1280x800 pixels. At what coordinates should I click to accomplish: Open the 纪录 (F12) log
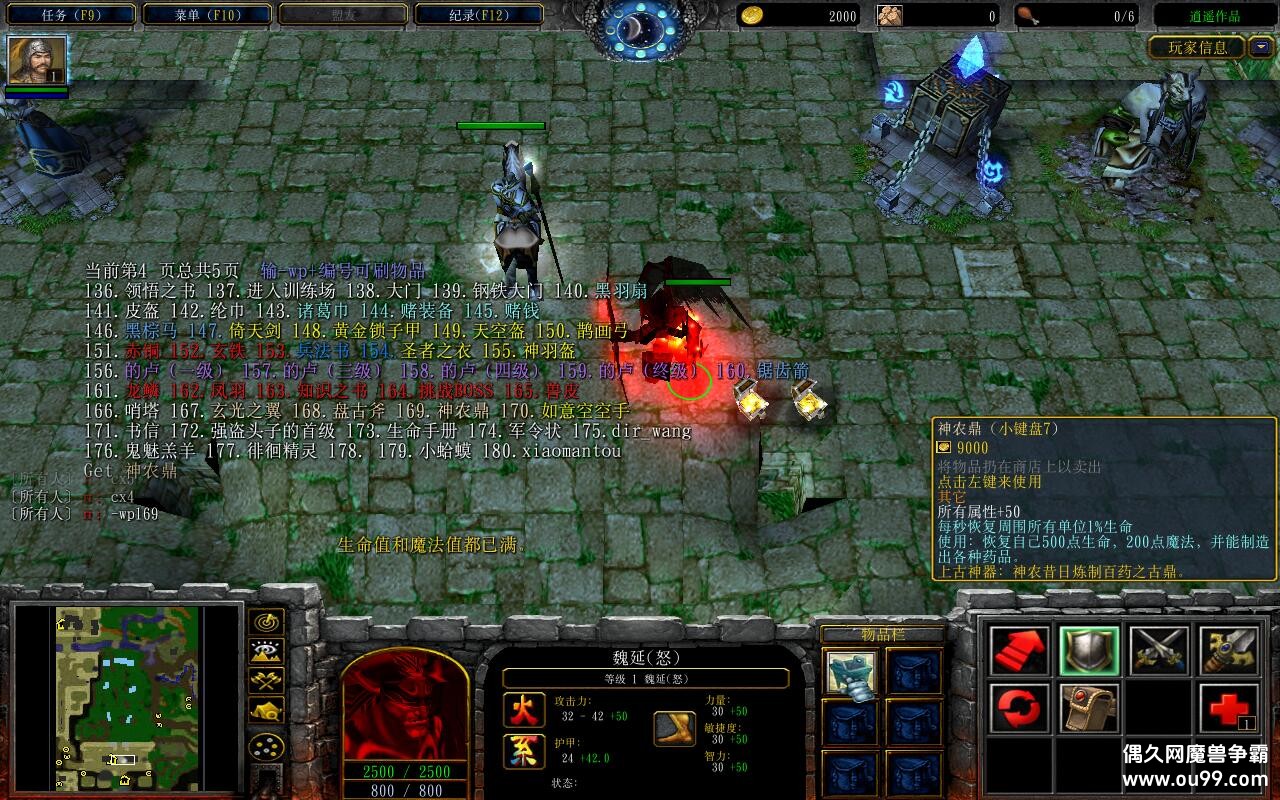478,15
